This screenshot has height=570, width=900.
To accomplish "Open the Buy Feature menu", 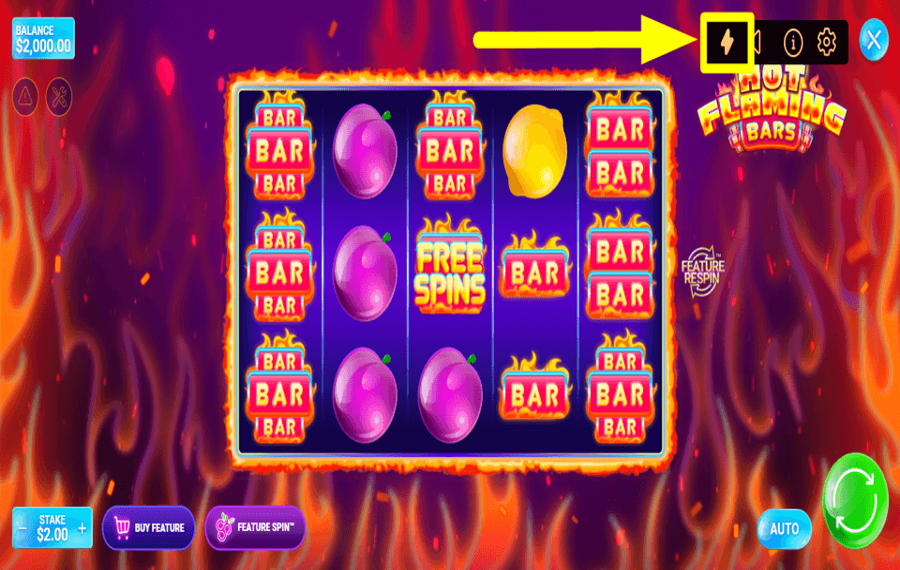I will click(x=149, y=527).
